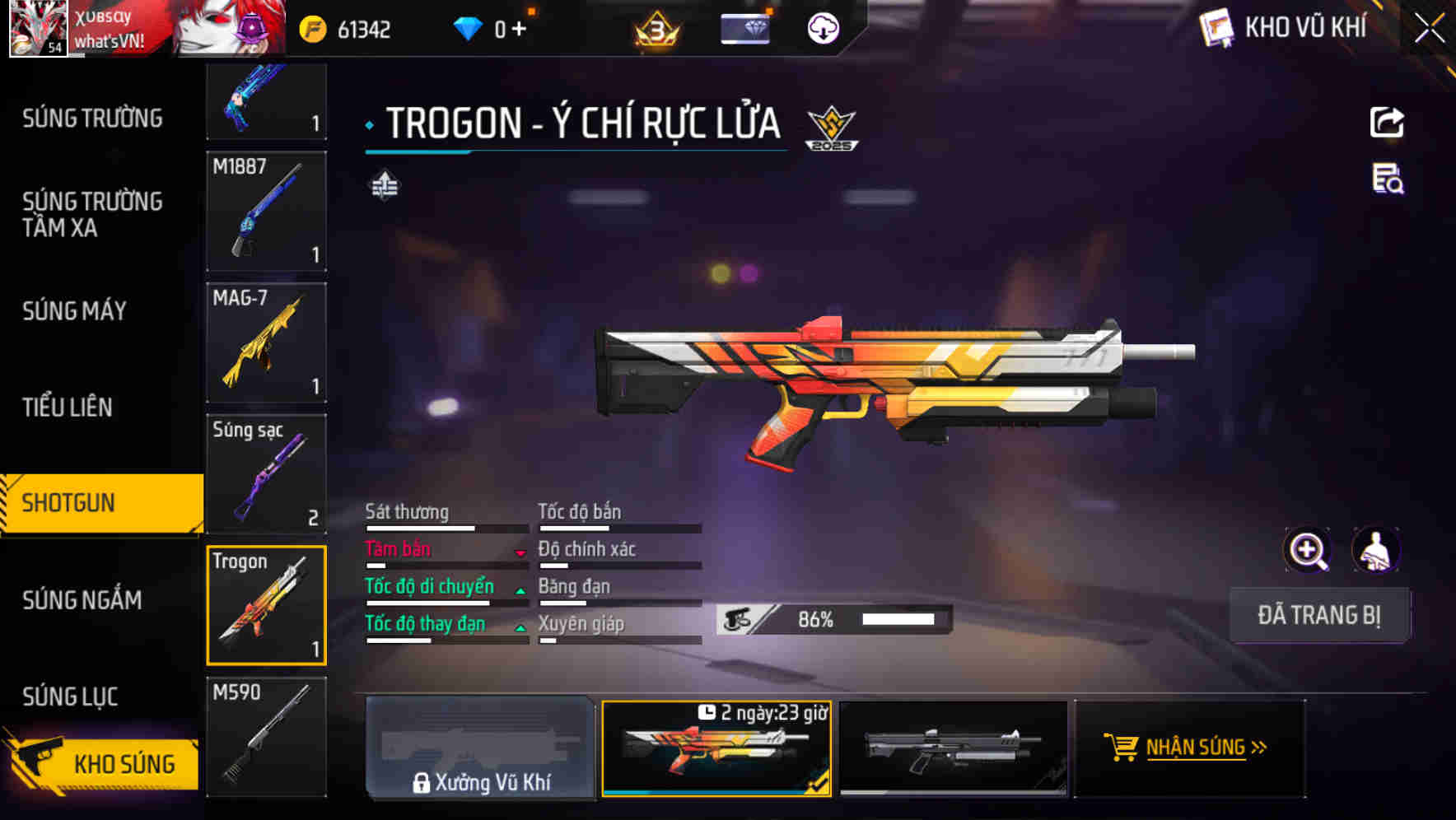The height and width of the screenshot is (820, 1456).
Task: Add diamonds with the plus button
Action: 519,30
